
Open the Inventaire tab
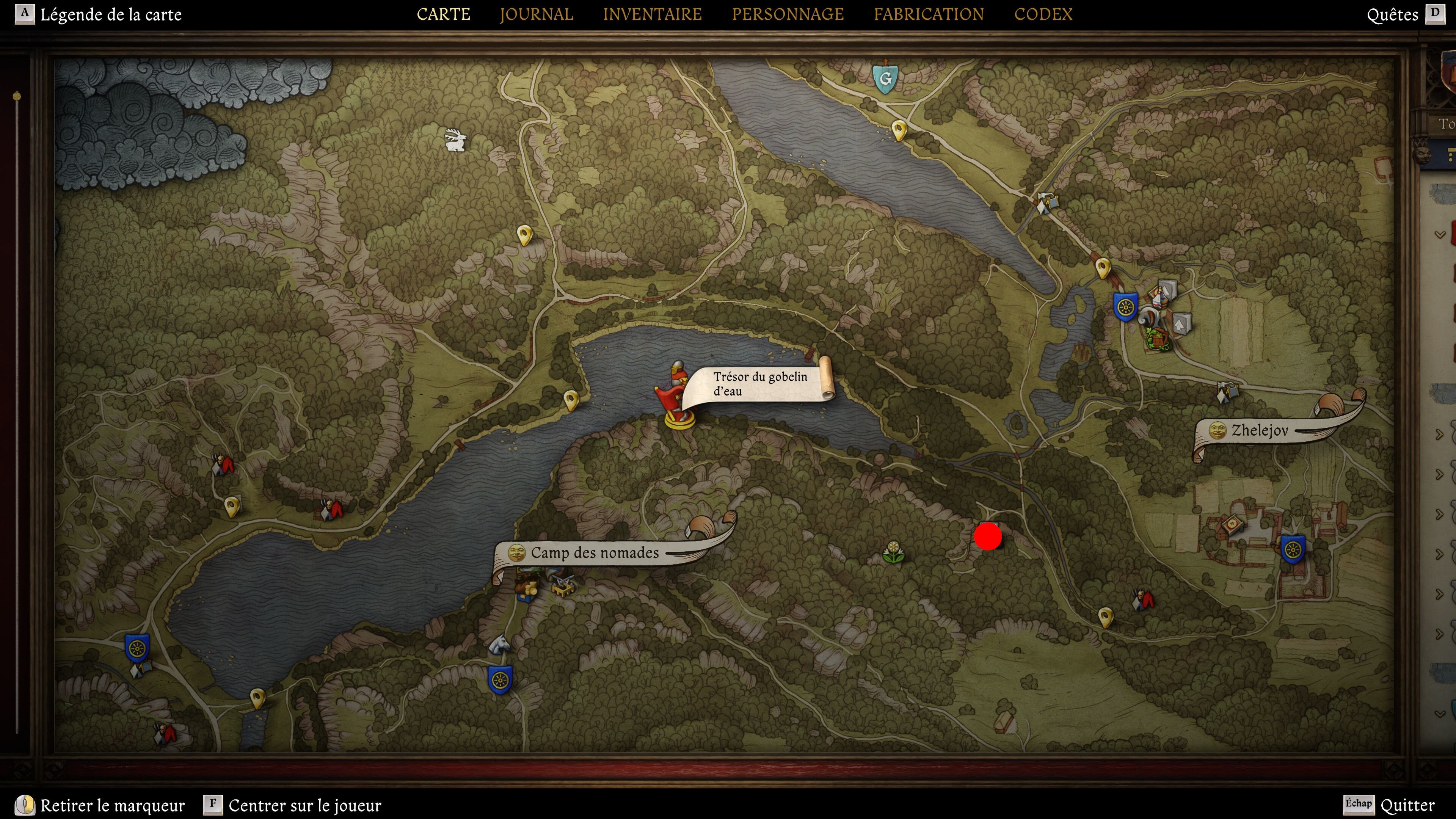point(652,14)
